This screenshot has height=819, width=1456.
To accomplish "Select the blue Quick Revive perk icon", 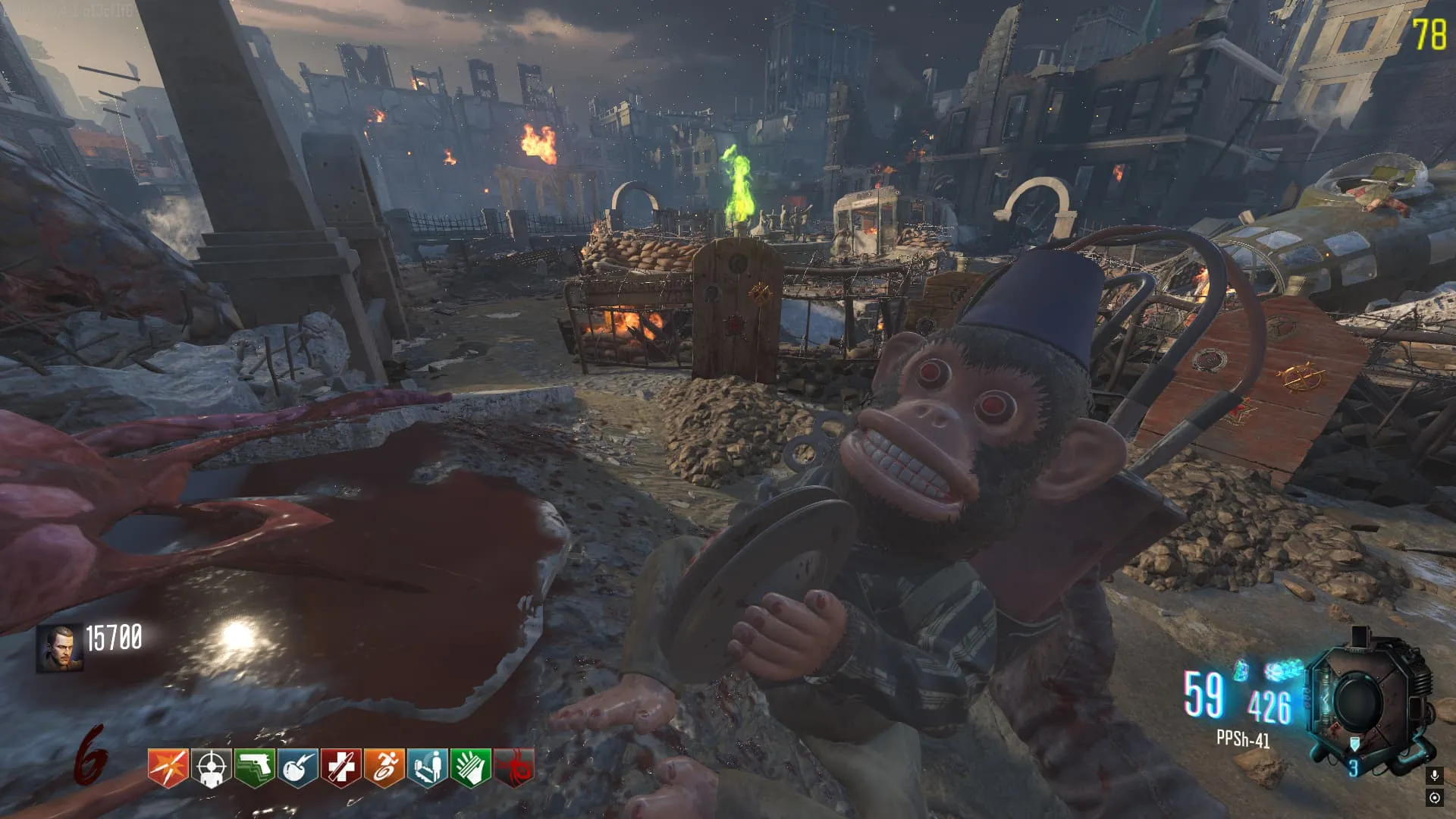I will 428,768.
